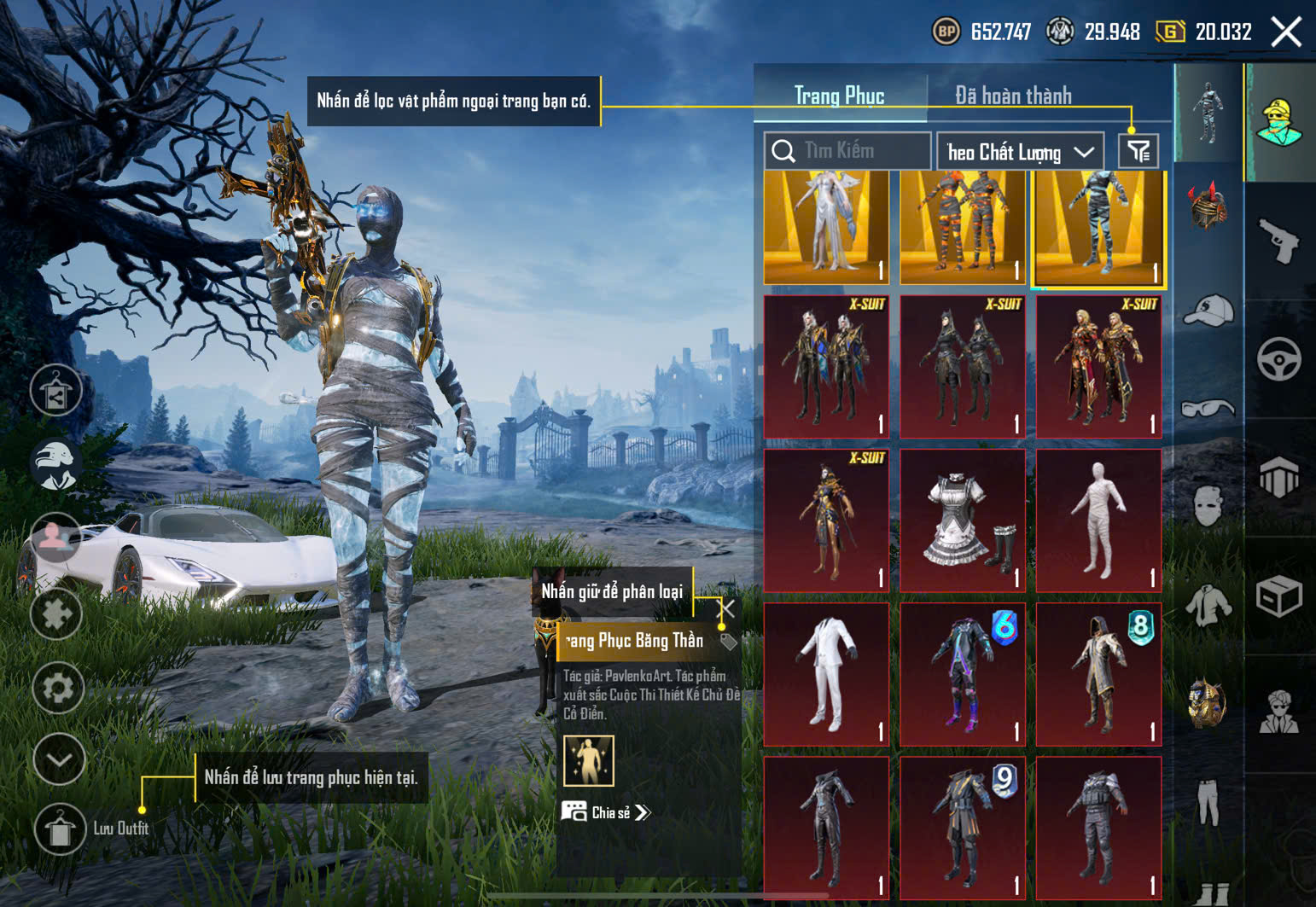Viewport: 1316px width, 907px height.
Task: Pick the white suit outfit tile
Action: pyautogui.click(x=826, y=674)
